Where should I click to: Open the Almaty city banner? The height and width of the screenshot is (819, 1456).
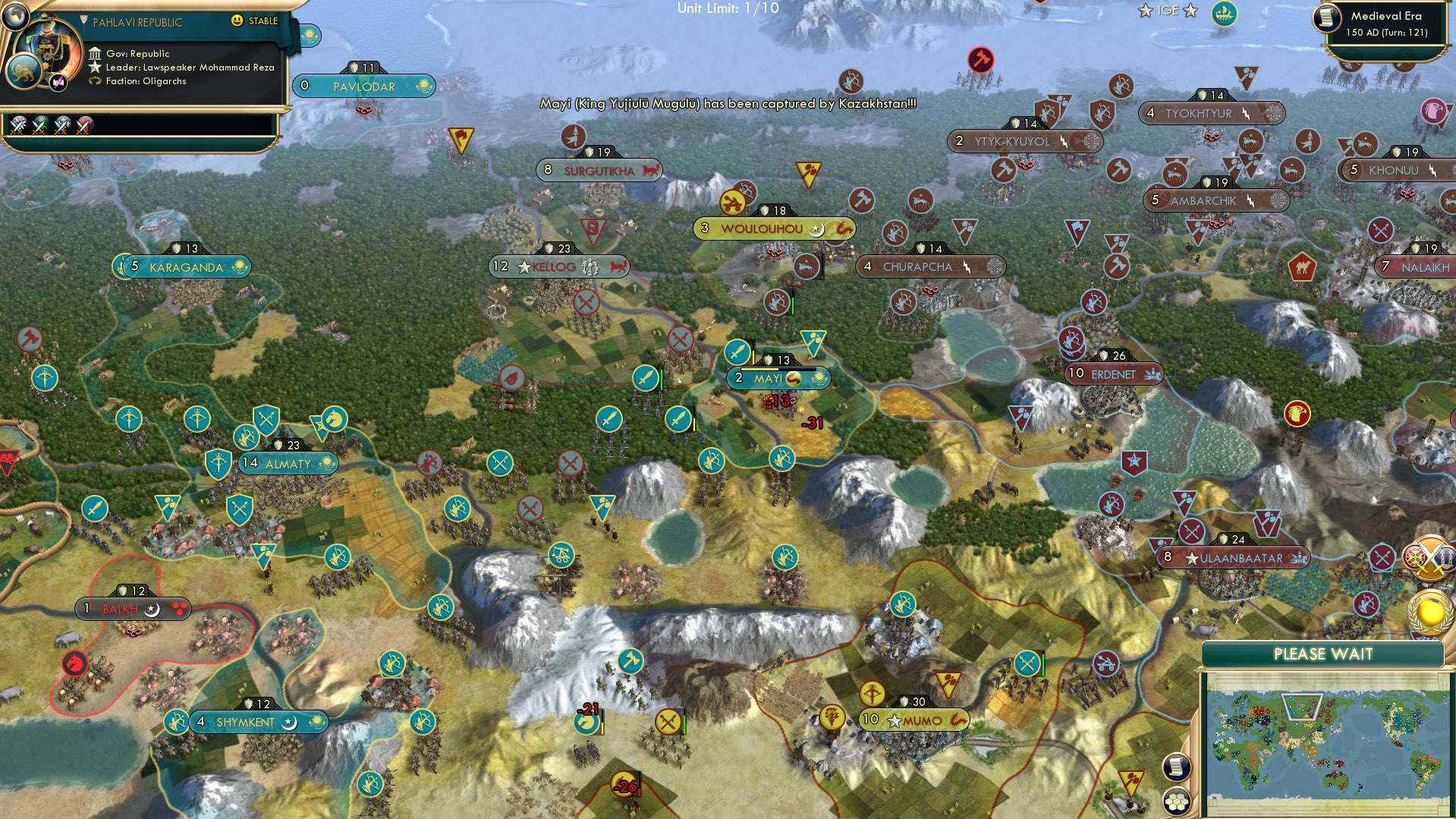(288, 464)
